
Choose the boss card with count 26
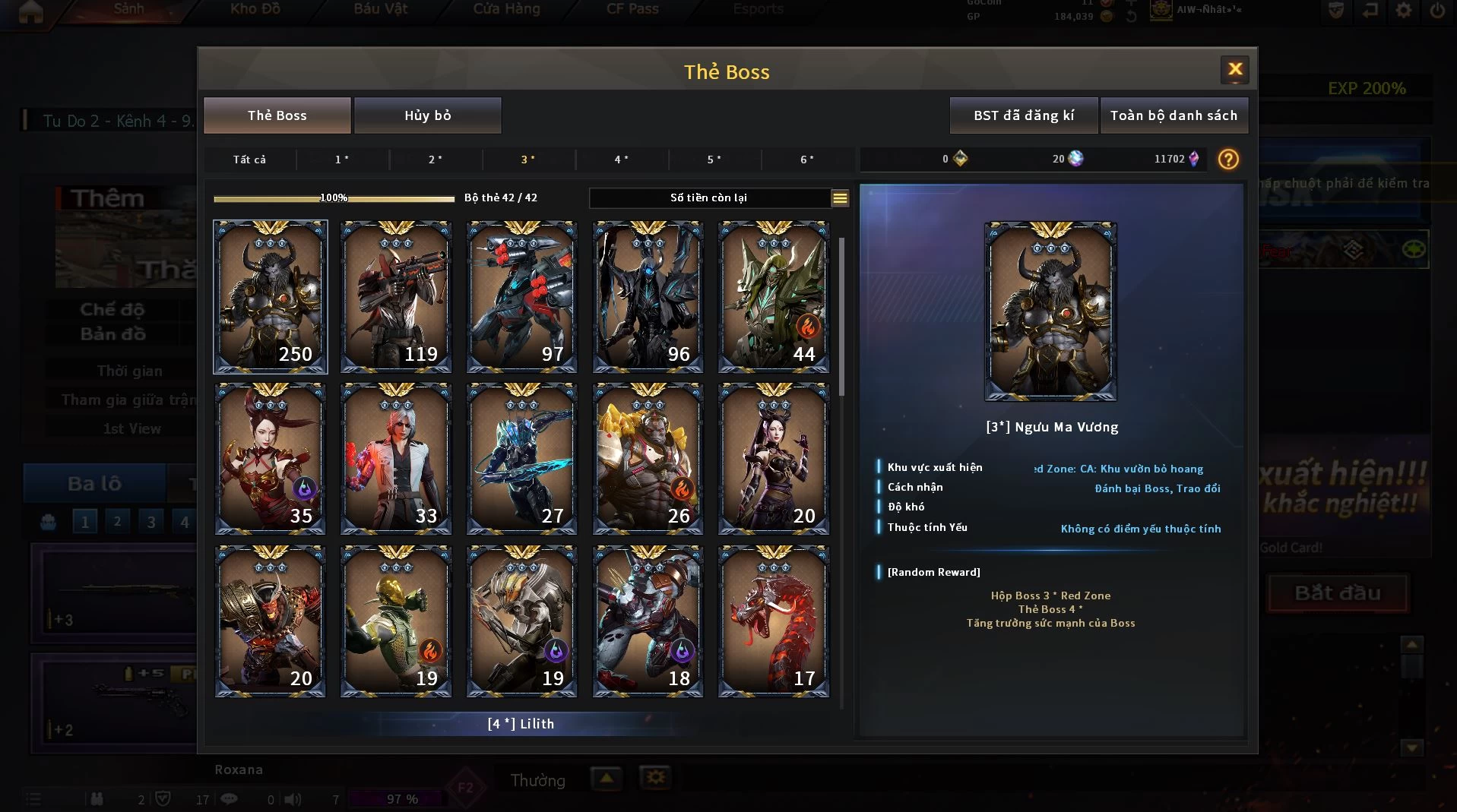click(648, 459)
